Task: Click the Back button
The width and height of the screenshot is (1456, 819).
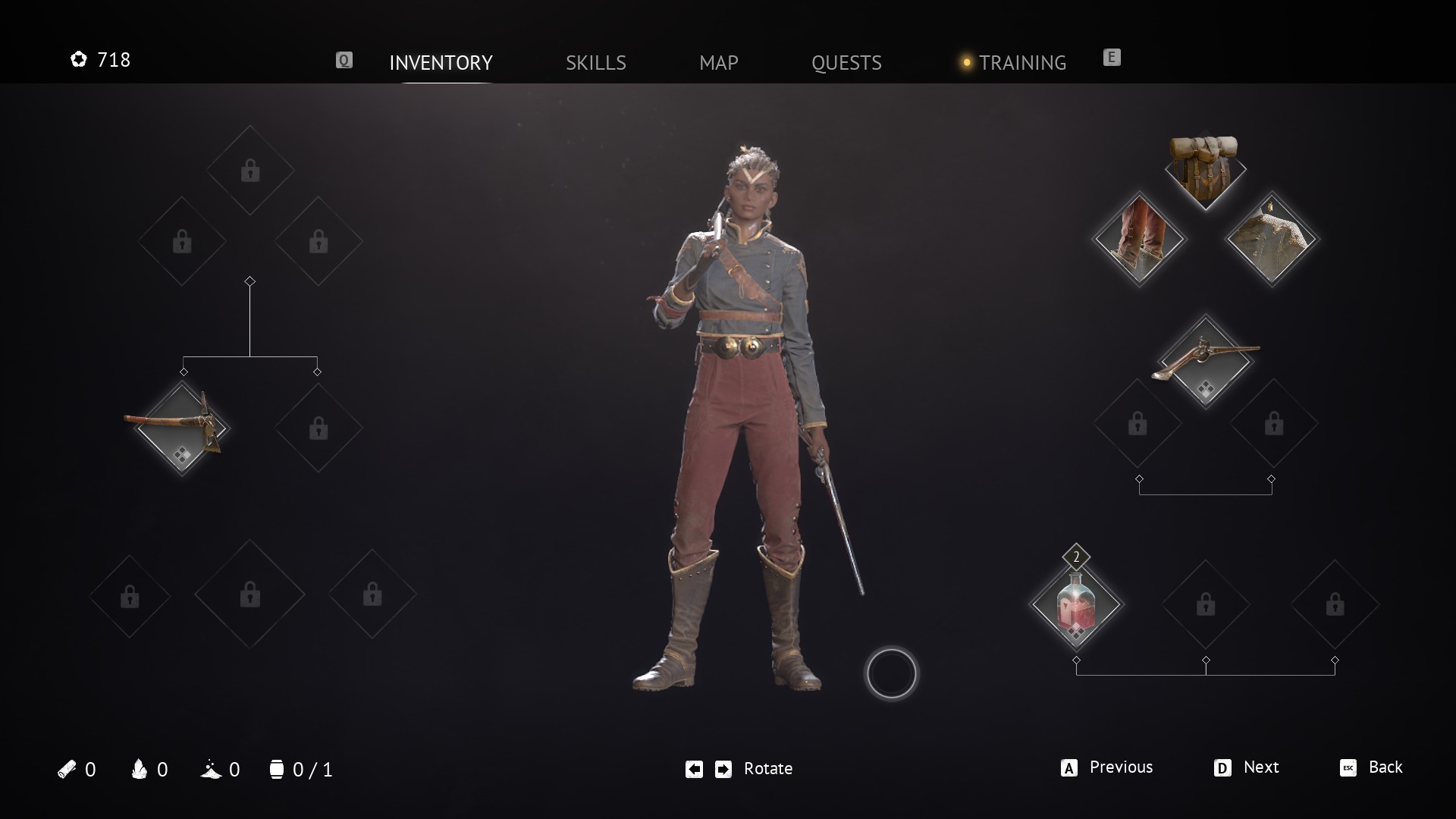Action: coord(1372,767)
